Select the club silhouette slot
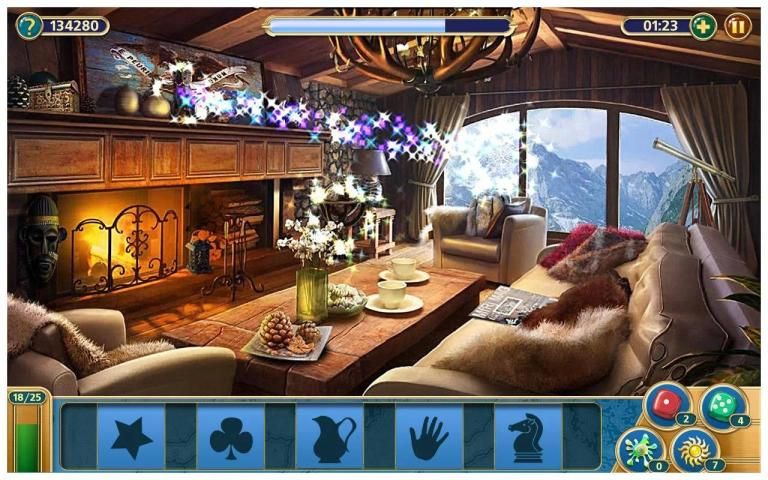 pyautogui.click(x=230, y=437)
